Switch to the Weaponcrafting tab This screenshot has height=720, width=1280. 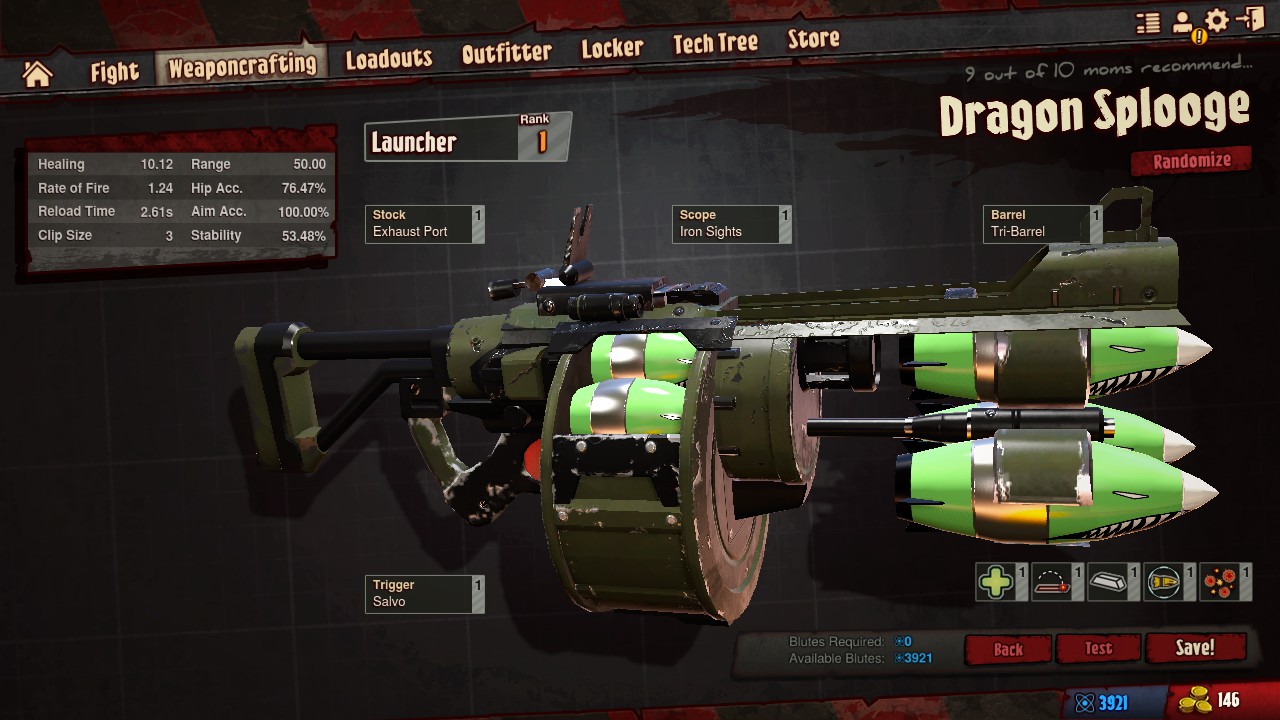pos(241,67)
